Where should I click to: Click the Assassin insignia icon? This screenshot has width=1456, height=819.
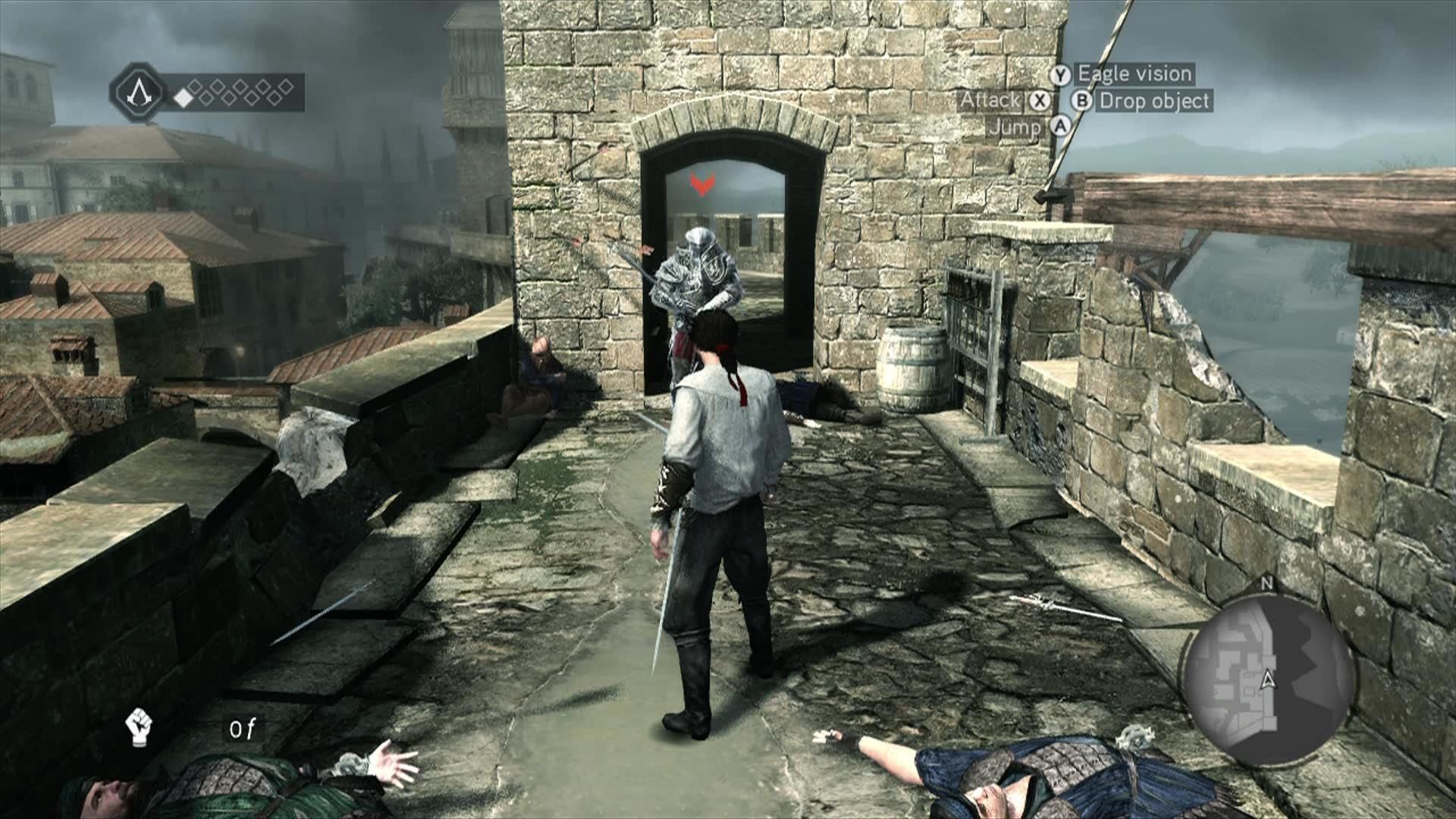point(138,93)
